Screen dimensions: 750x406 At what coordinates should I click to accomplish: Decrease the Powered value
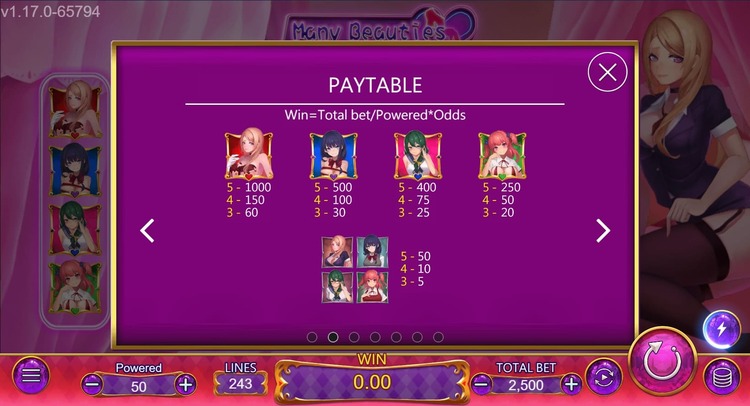point(92,384)
